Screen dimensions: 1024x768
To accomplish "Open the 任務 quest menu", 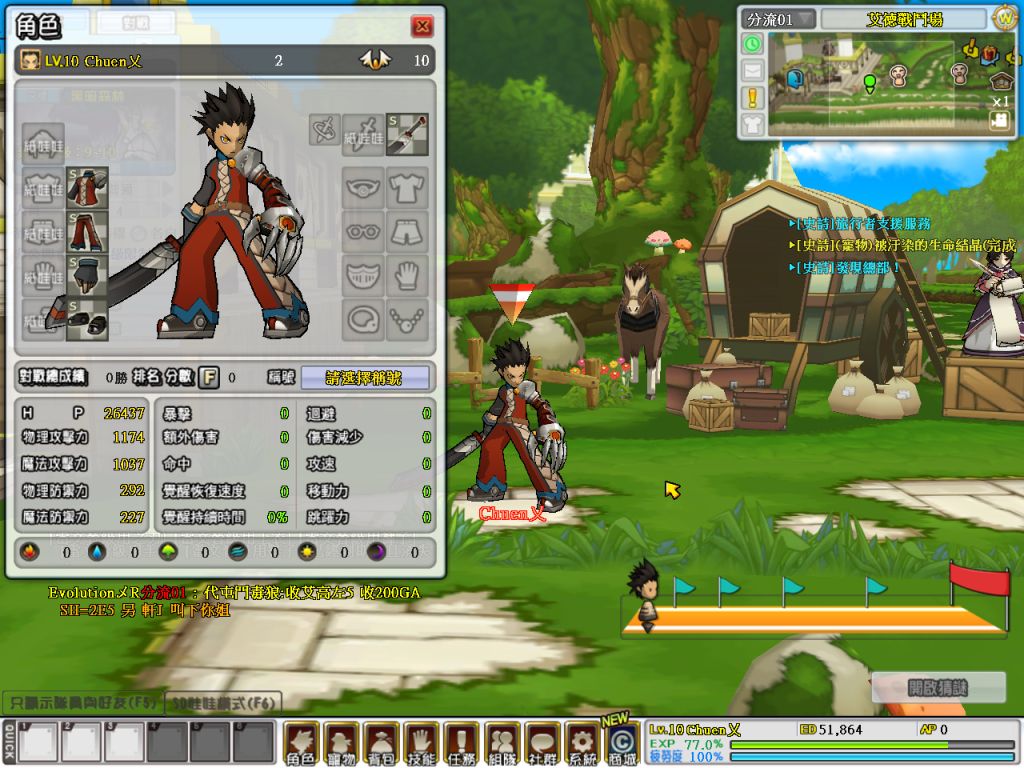I will pos(461,743).
